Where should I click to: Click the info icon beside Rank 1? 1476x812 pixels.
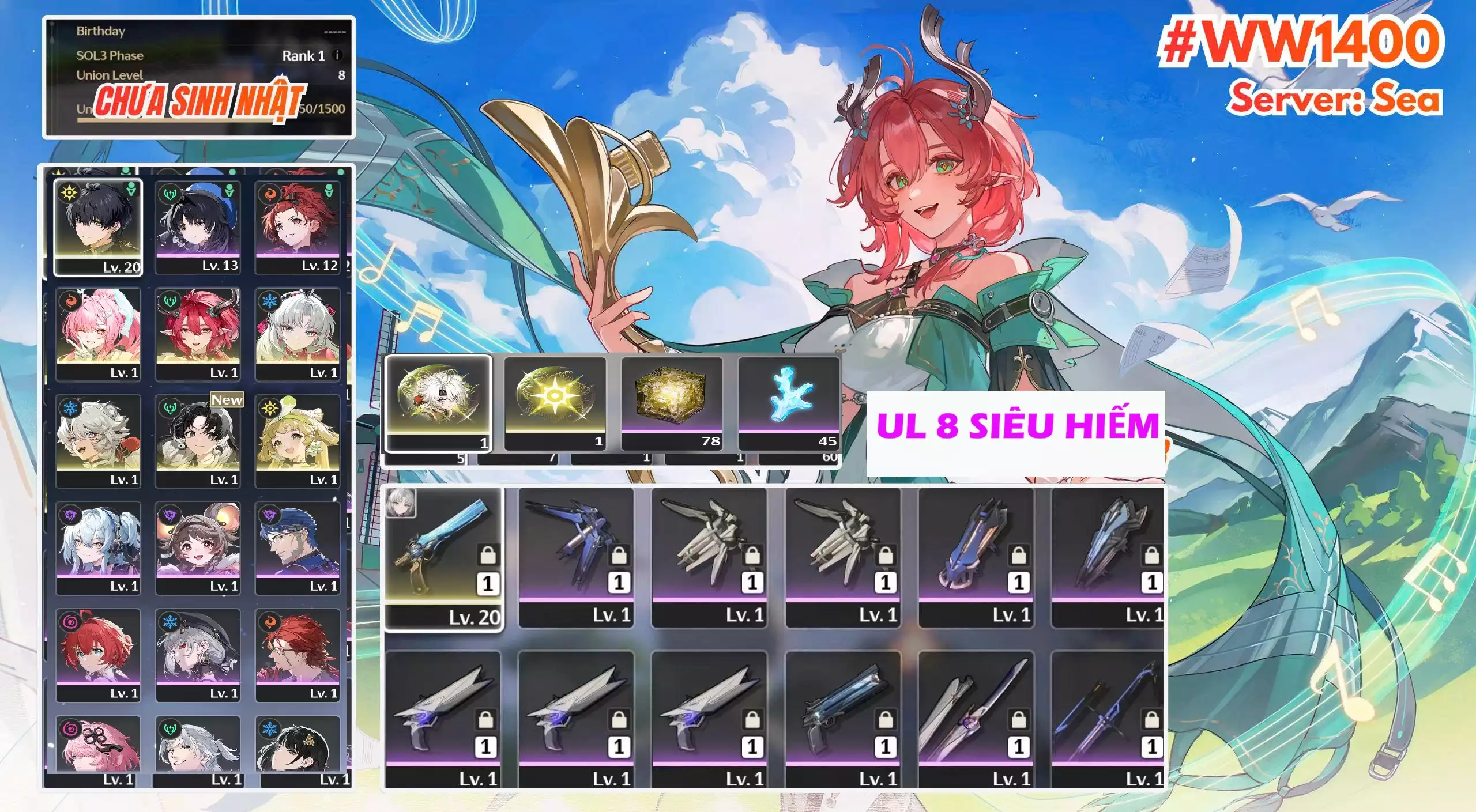[338, 55]
